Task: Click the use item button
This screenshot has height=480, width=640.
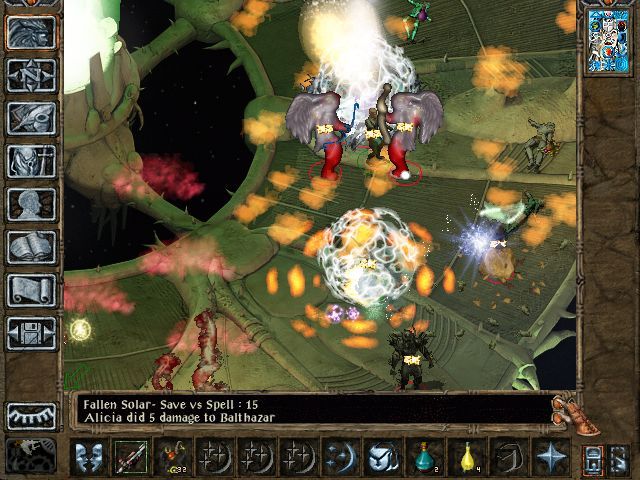Action: [382, 458]
